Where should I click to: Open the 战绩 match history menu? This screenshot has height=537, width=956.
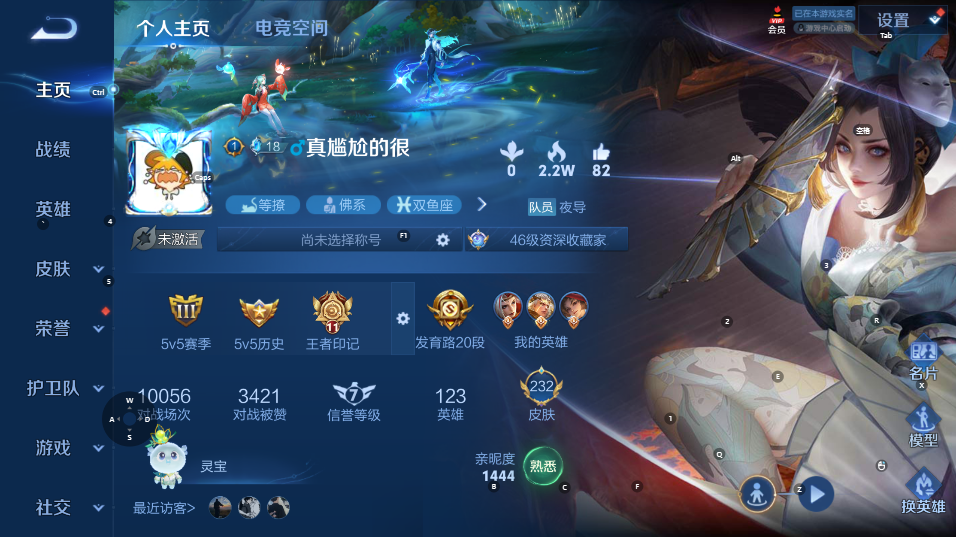[x=53, y=150]
